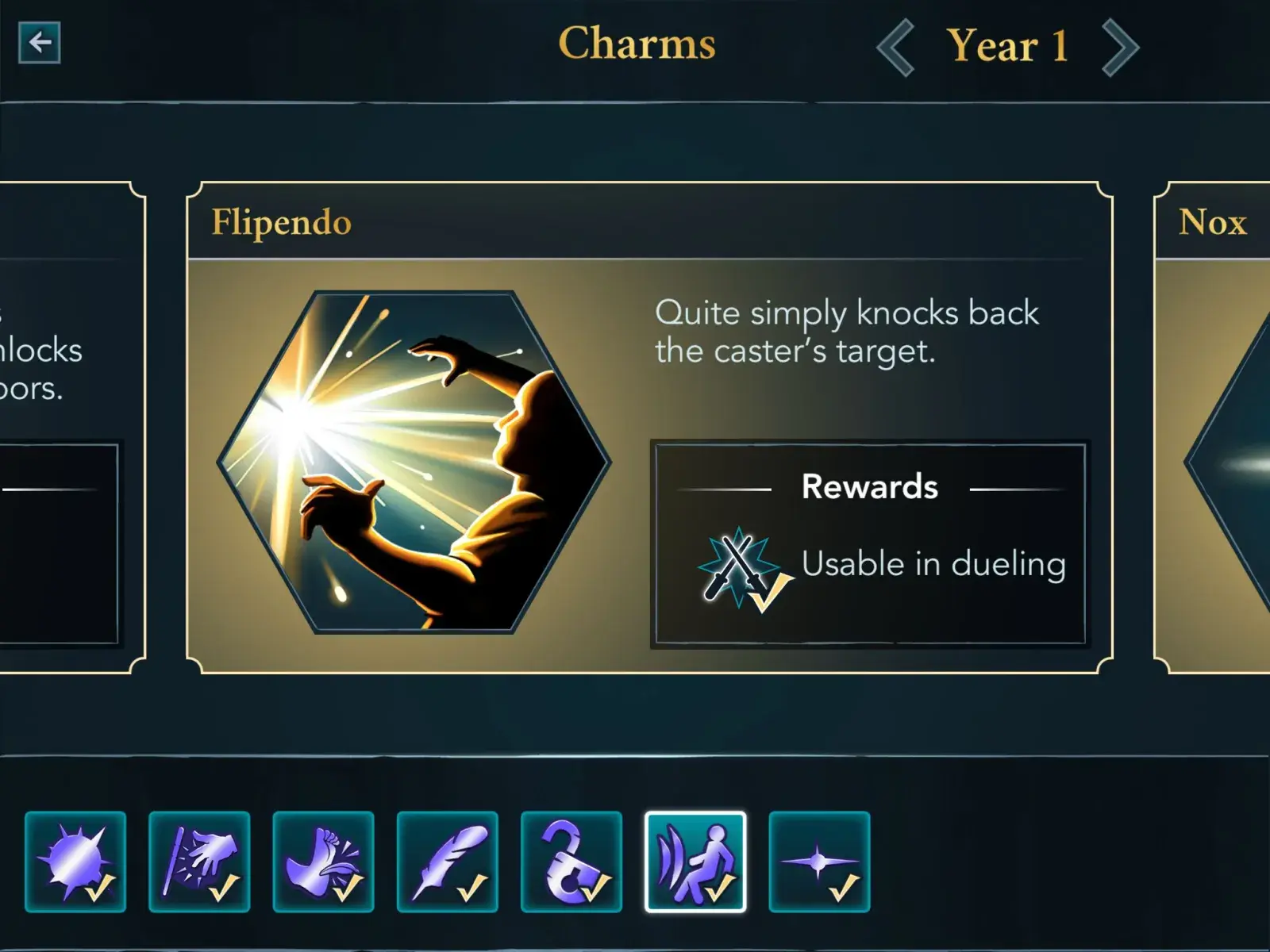Select the spiky light orb spell icon
Screen dimensions: 1270x952
[75, 862]
